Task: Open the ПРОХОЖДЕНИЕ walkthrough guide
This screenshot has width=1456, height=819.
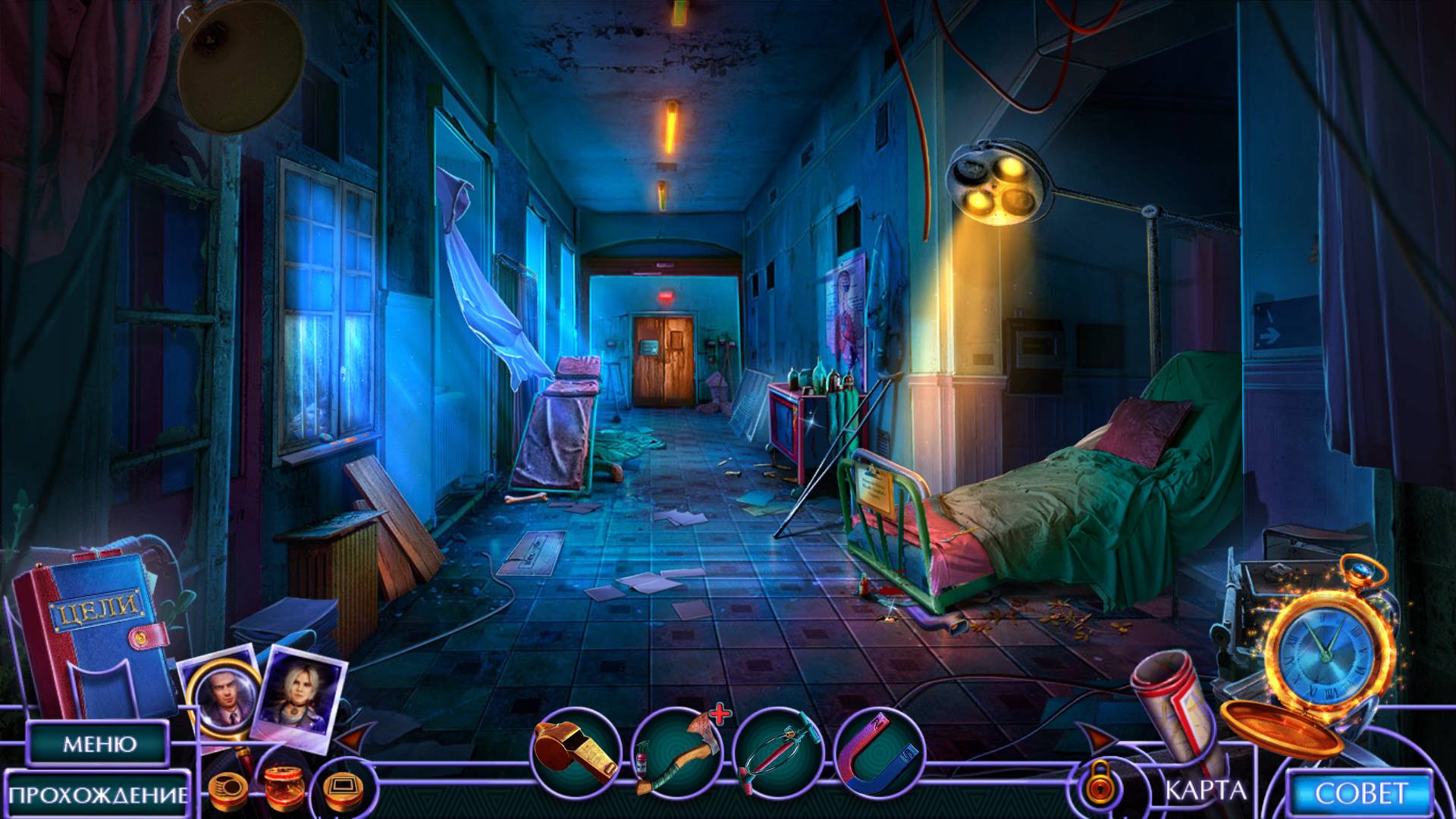Action: [99, 794]
